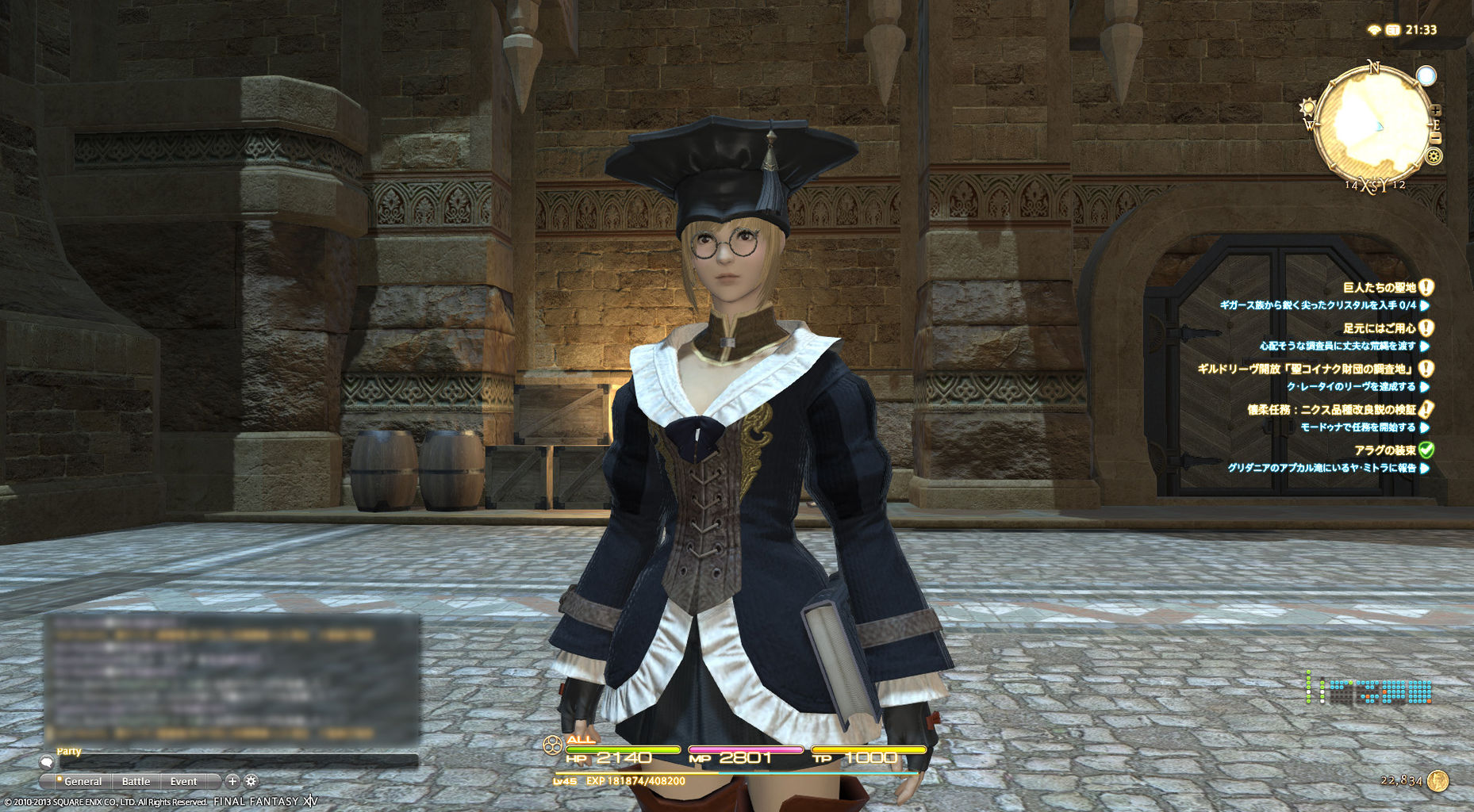Select the Event chat tab
This screenshot has height=812, width=1474.
[x=184, y=781]
